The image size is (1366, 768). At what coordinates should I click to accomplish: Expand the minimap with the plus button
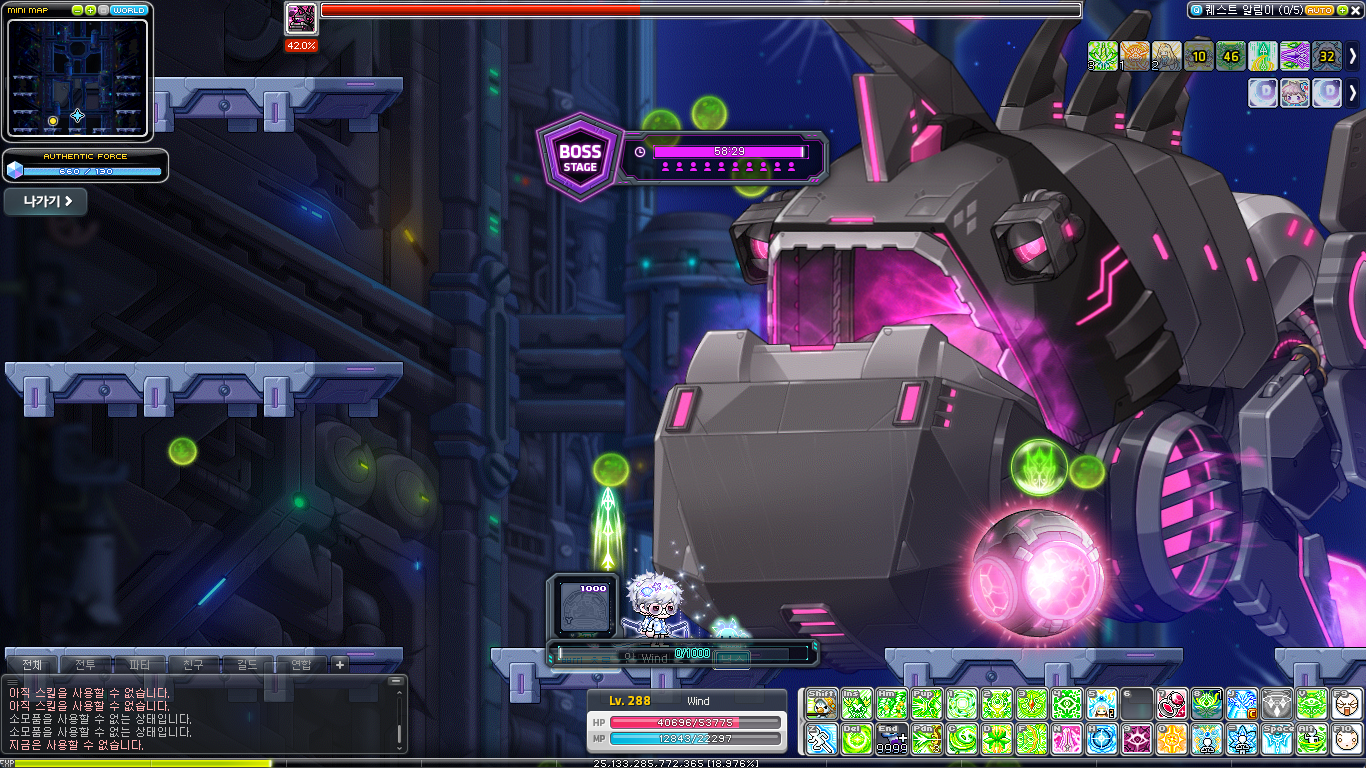(91, 10)
